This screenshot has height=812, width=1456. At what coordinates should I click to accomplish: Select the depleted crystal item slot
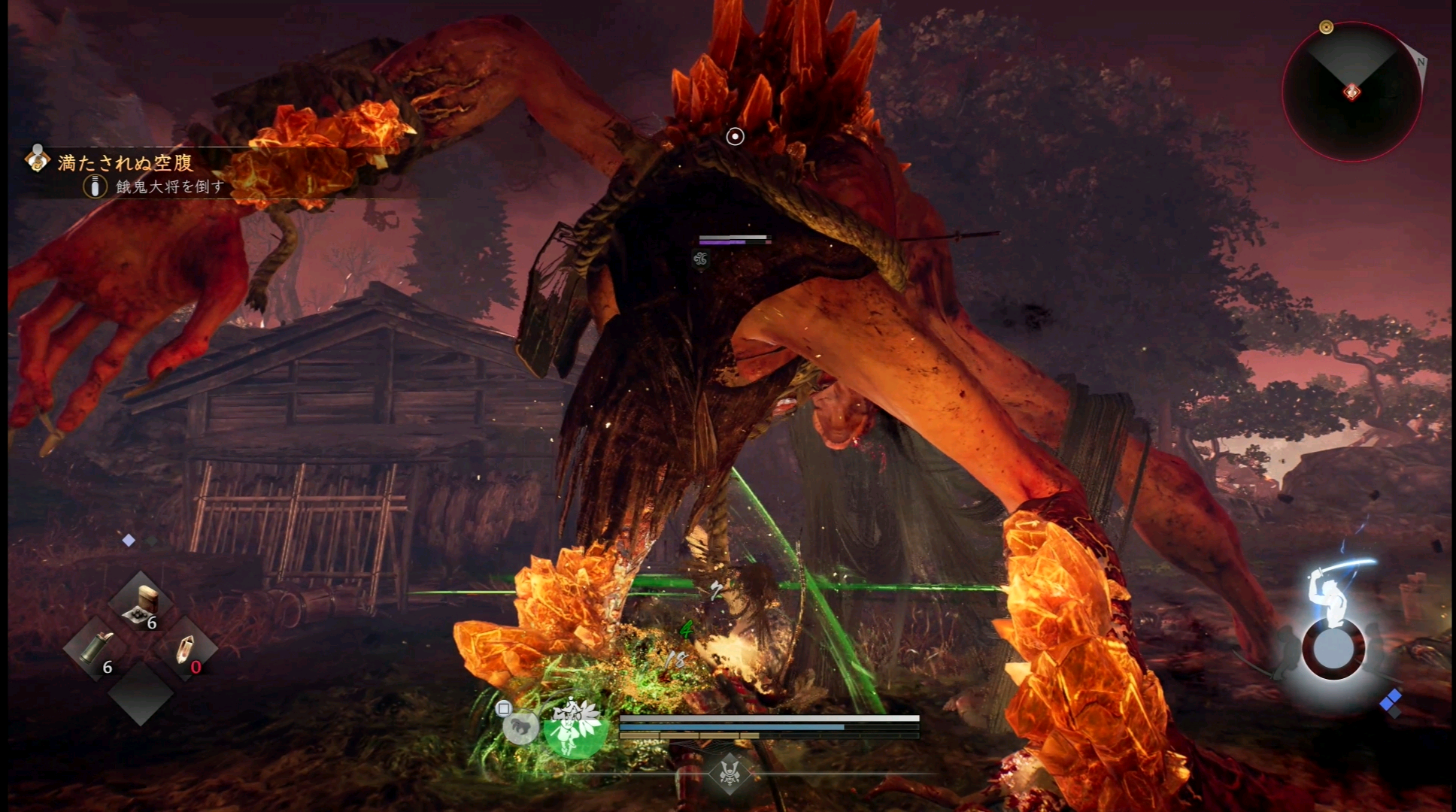tap(185, 649)
